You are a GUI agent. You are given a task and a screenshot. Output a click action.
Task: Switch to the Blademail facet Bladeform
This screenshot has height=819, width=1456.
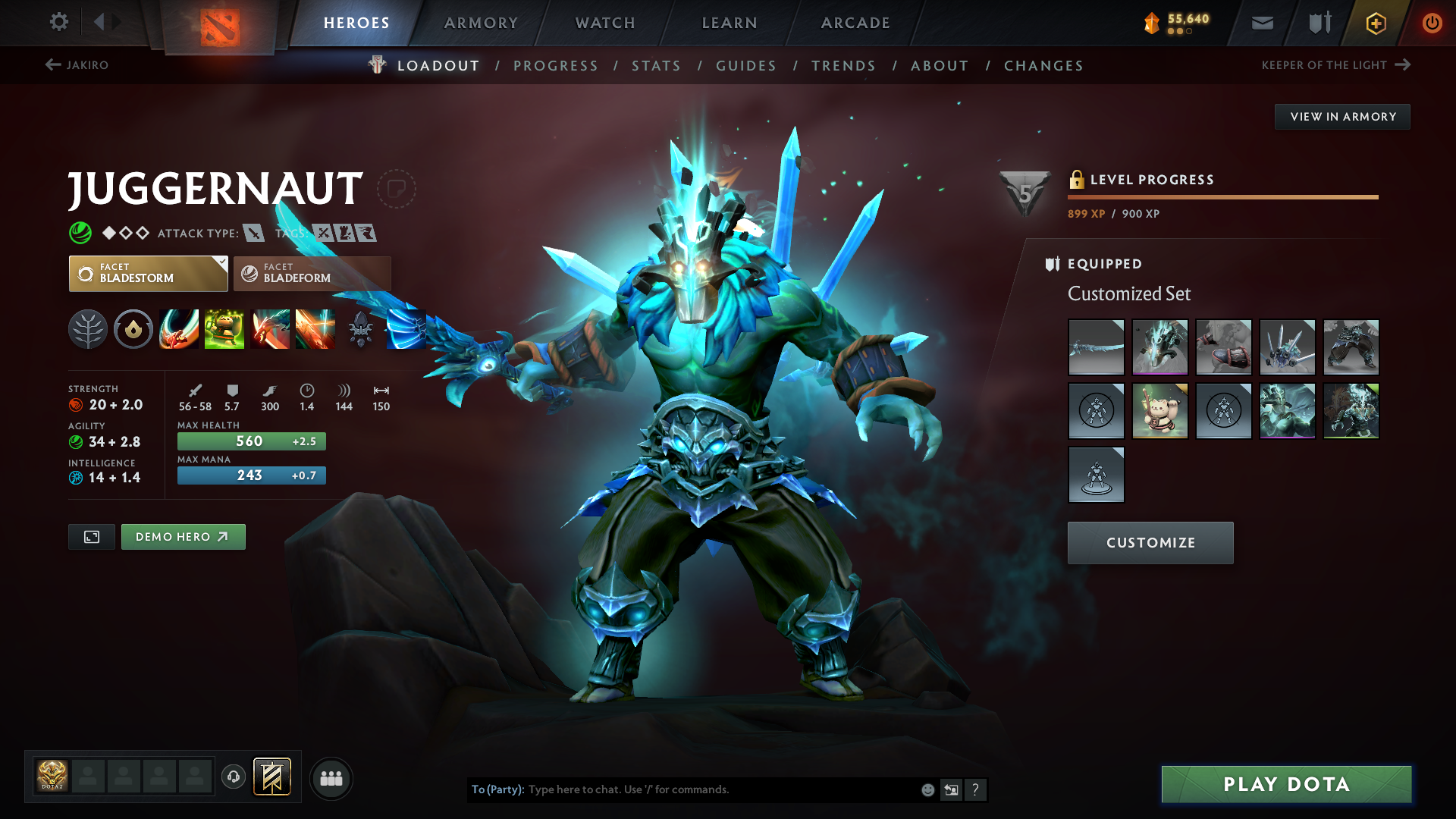coord(311,274)
